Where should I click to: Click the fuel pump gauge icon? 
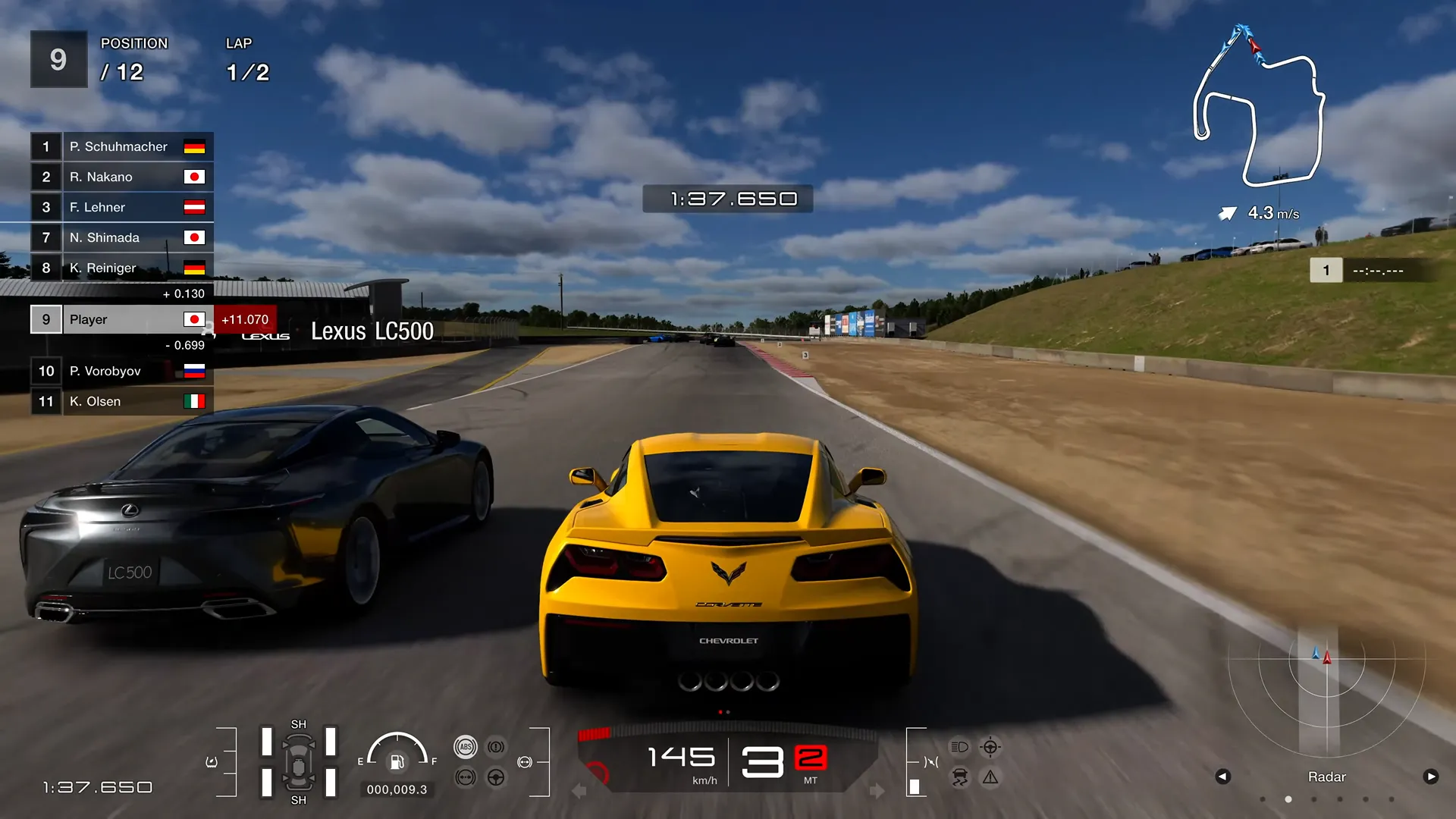397,761
